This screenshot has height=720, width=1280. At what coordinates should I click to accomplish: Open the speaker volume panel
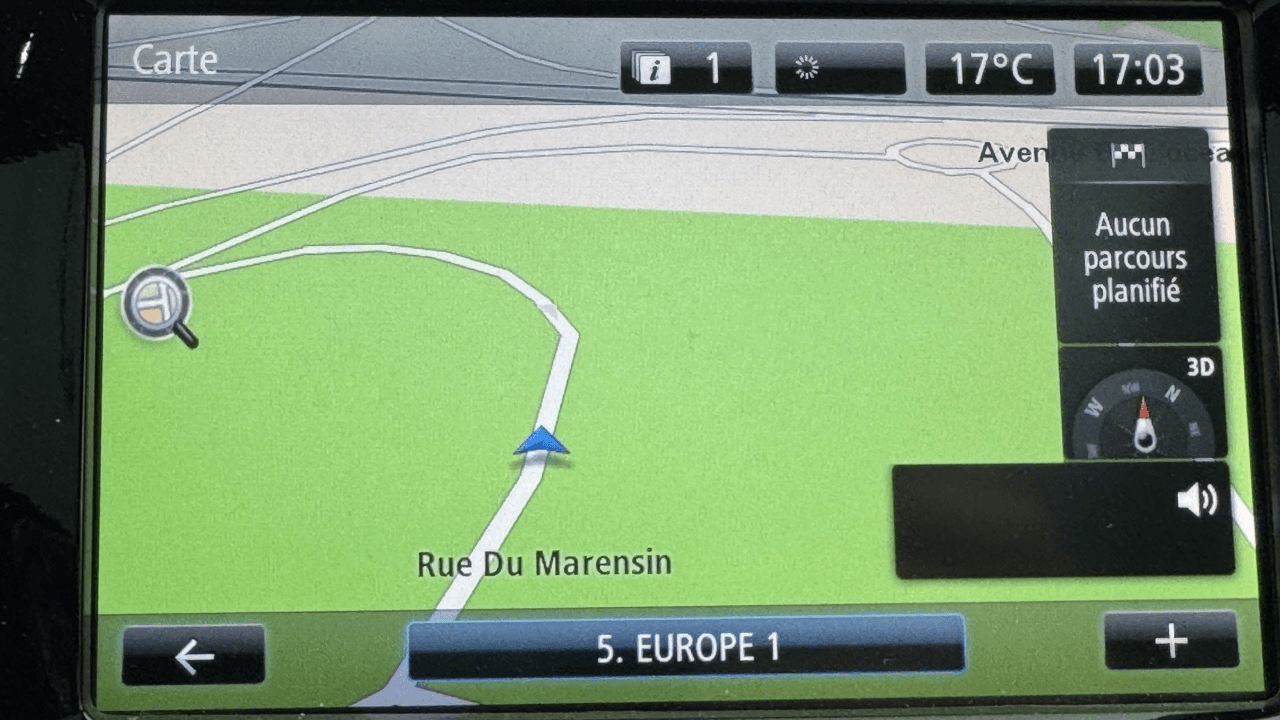(x=1062, y=519)
